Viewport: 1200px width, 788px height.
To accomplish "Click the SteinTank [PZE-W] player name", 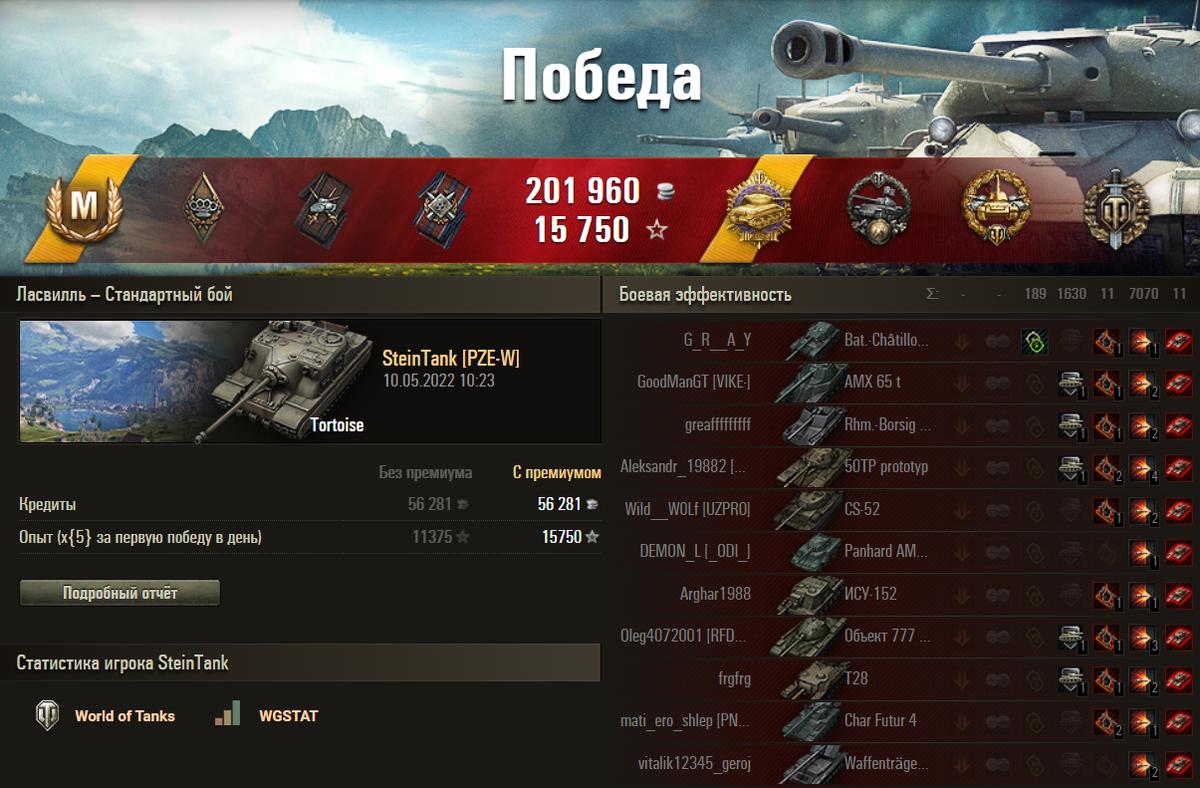I will tap(450, 360).
